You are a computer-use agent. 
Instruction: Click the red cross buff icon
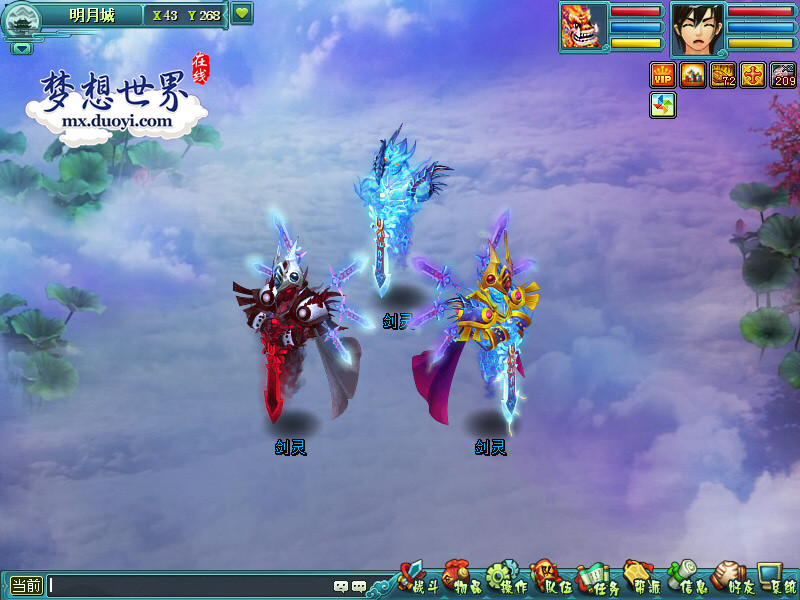[753, 75]
